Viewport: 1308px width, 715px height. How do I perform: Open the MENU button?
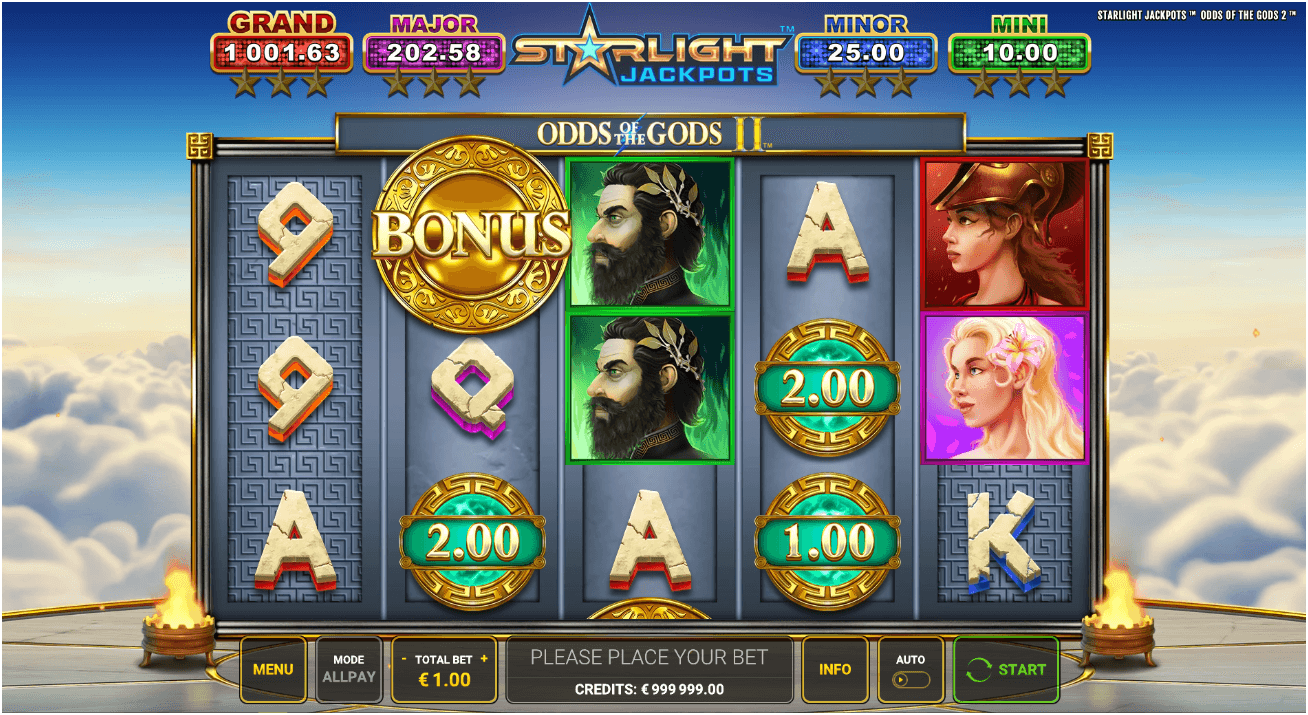(273, 669)
